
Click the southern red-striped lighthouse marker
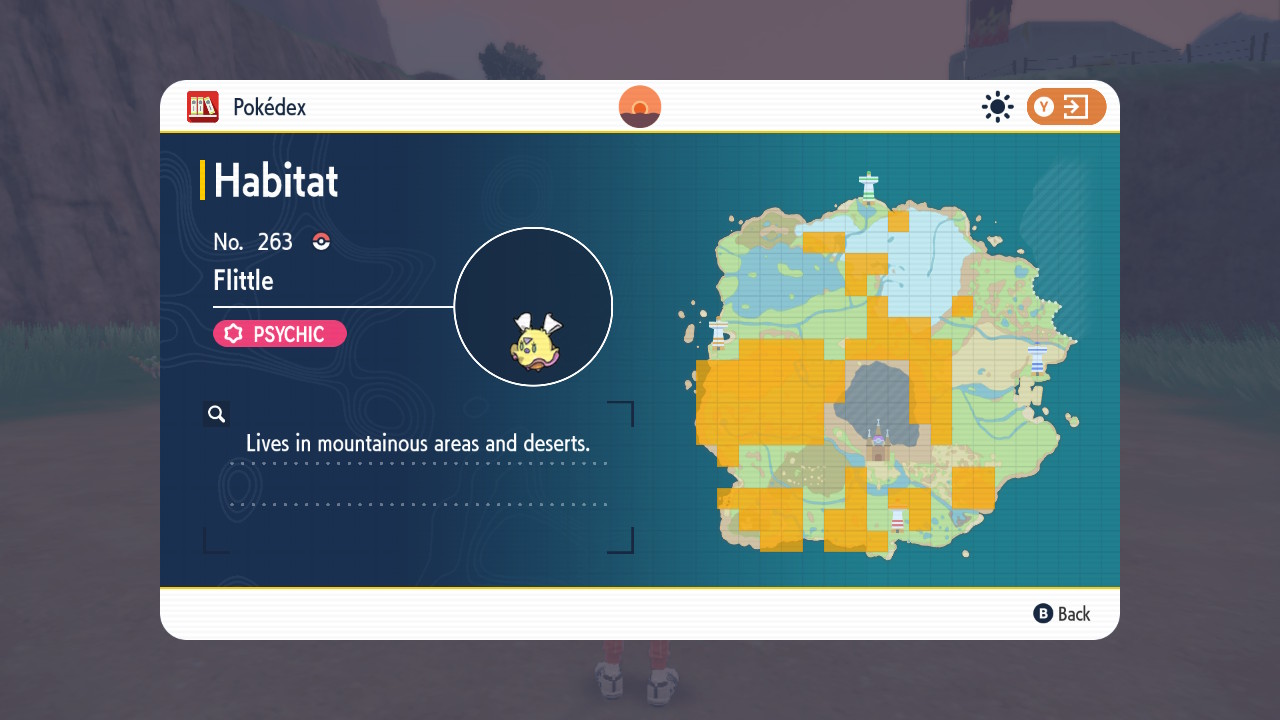click(x=896, y=520)
